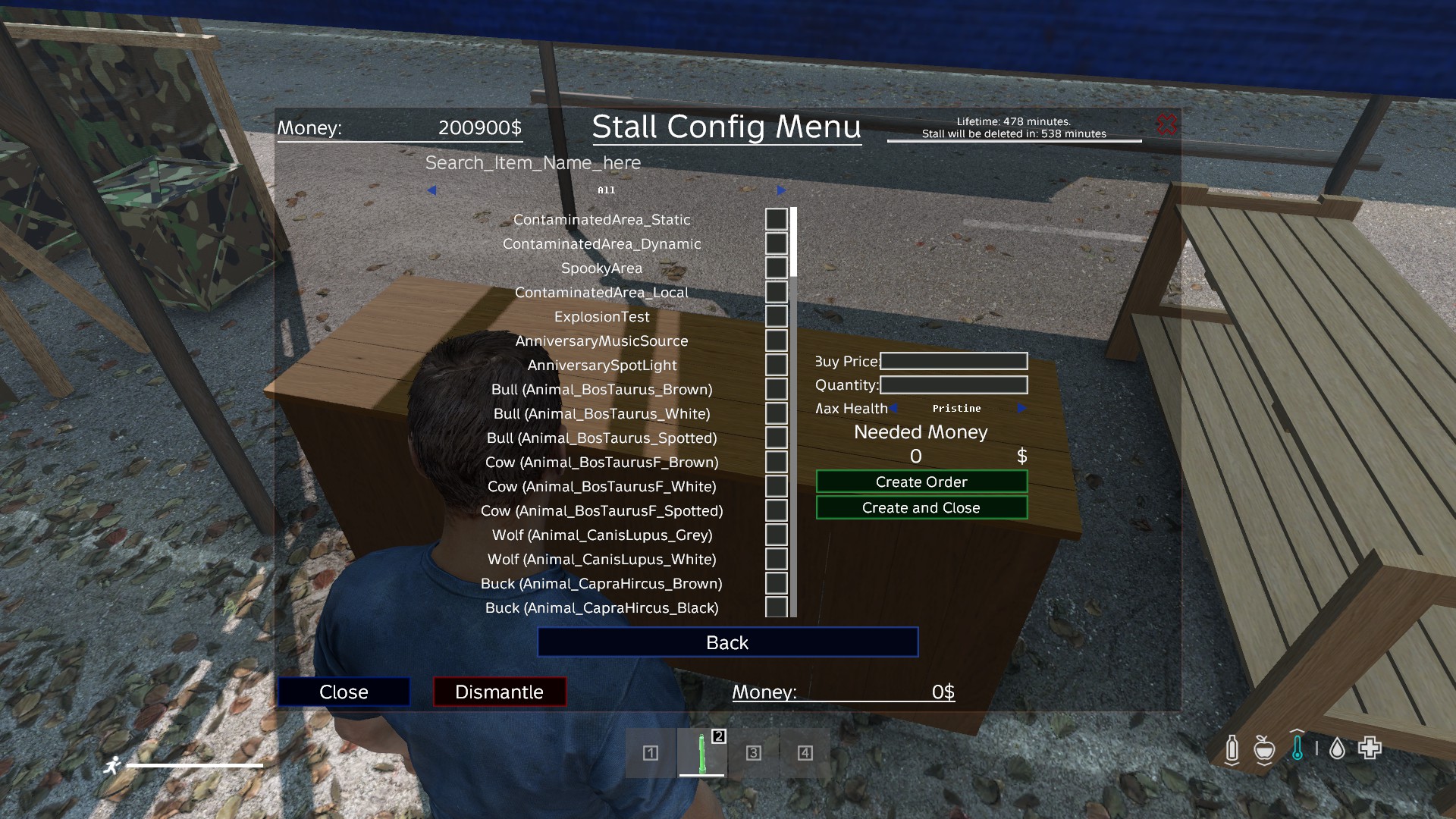The height and width of the screenshot is (819, 1456).
Task: Switch to the previous item category
Action: click(431, 190)
